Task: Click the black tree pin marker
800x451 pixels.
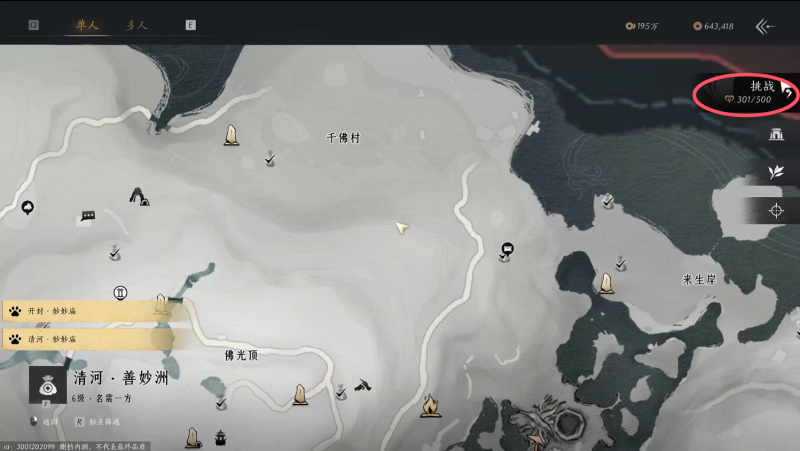Action: click(27, 208)
